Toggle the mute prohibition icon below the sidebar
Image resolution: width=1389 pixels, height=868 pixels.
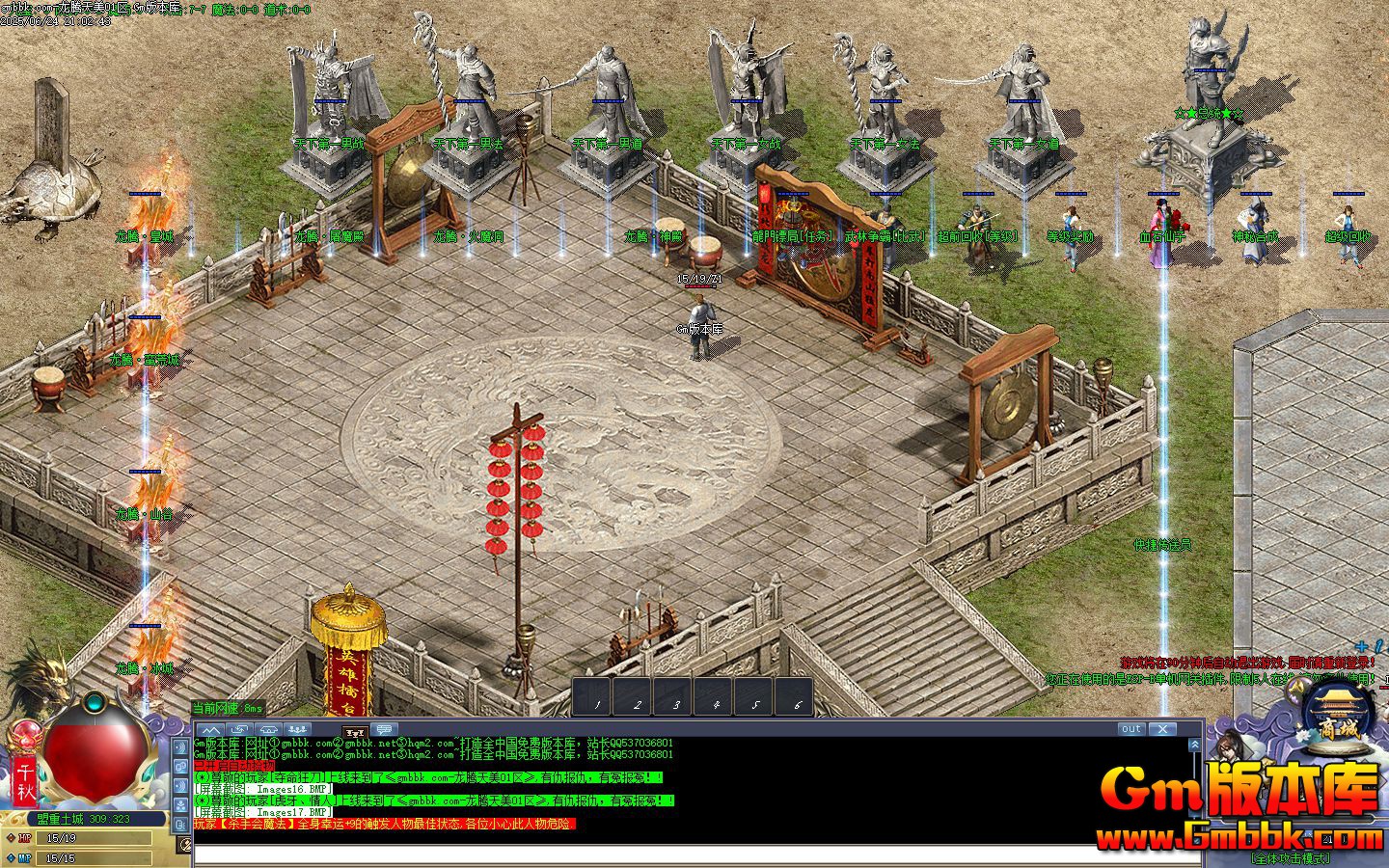(185, 842)
